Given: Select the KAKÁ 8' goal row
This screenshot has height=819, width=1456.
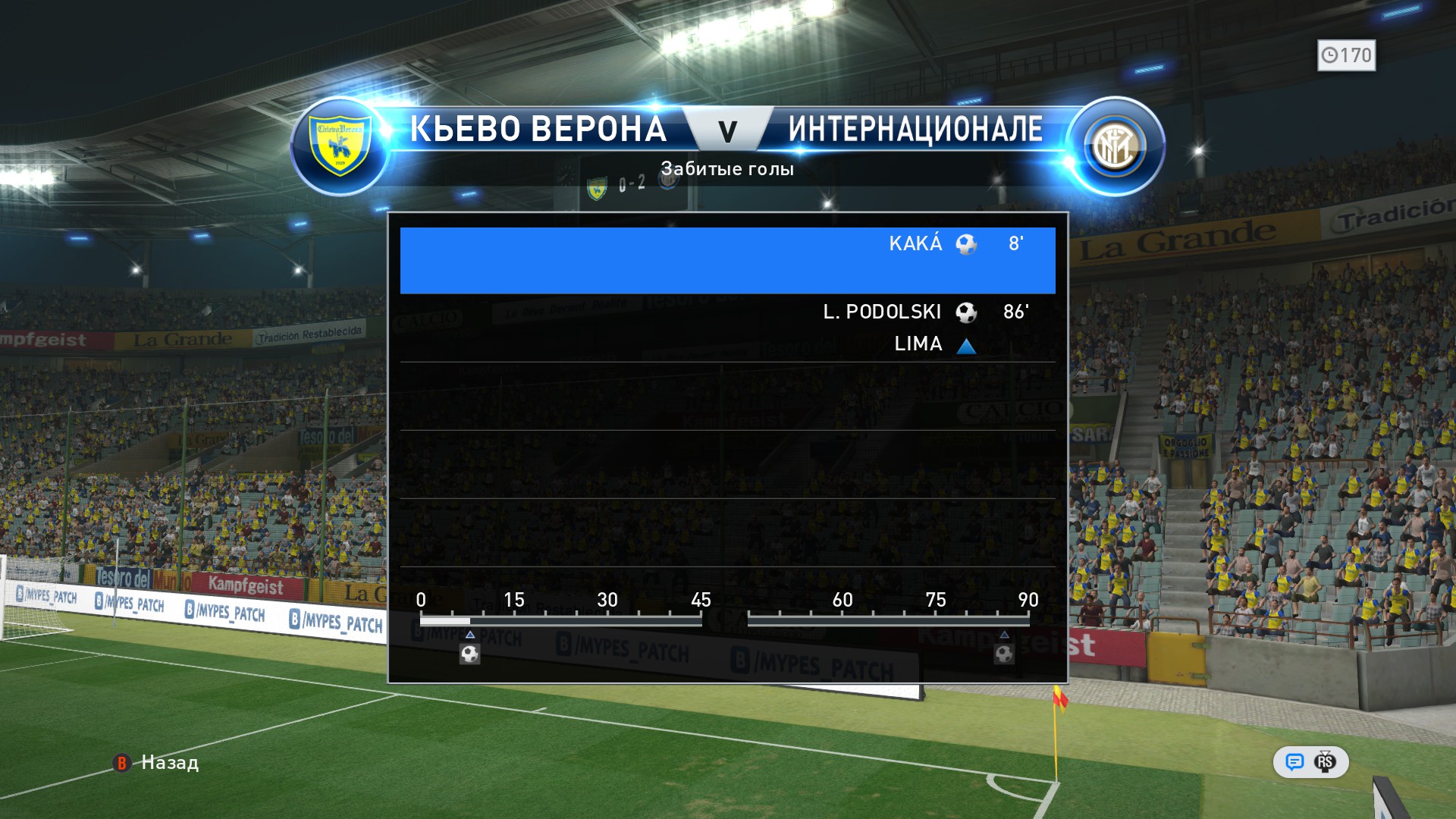Looking at the screenshot, I should point(727,260).
